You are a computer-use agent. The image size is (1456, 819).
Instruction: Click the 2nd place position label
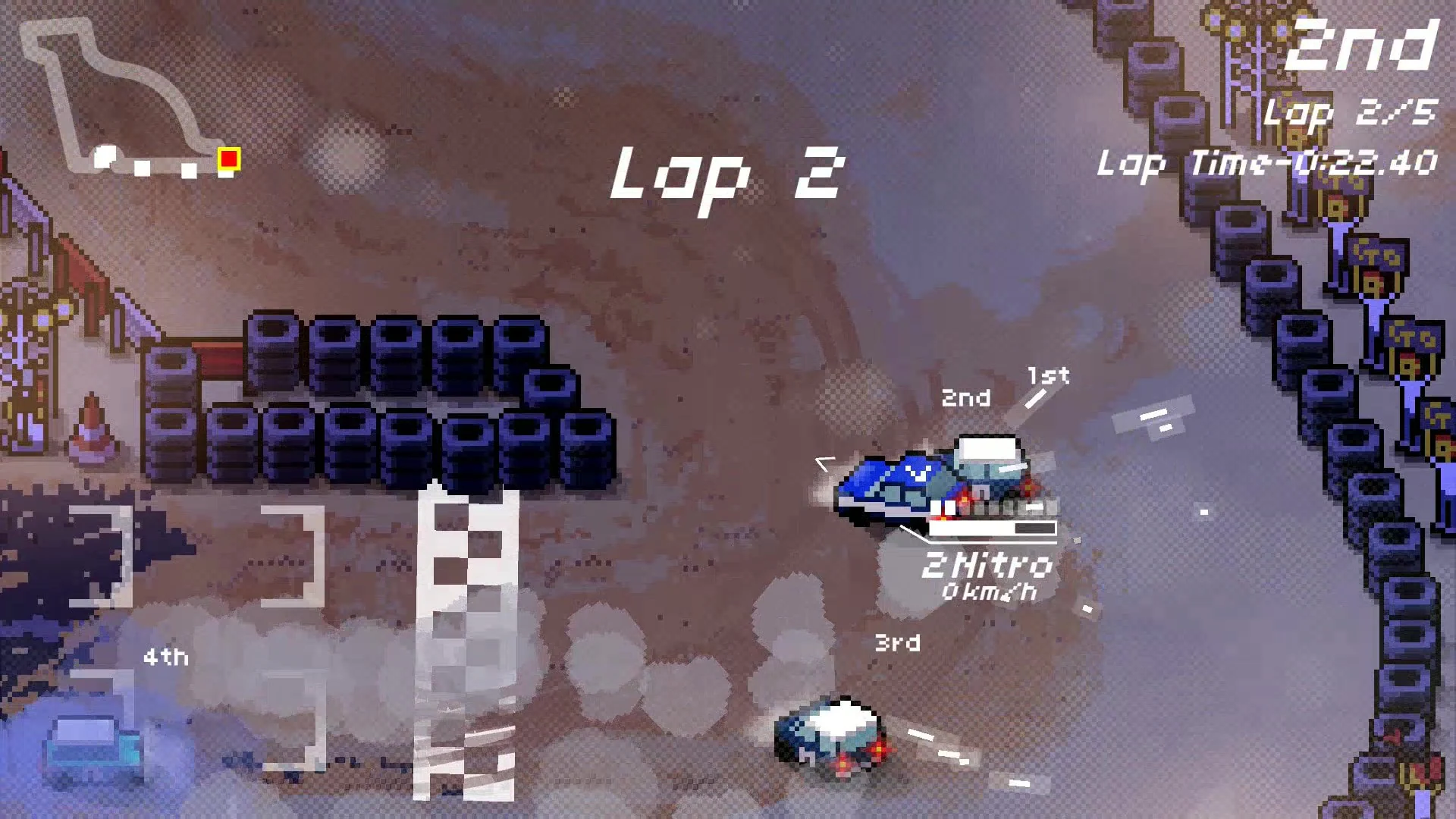(x=968, y=397)
